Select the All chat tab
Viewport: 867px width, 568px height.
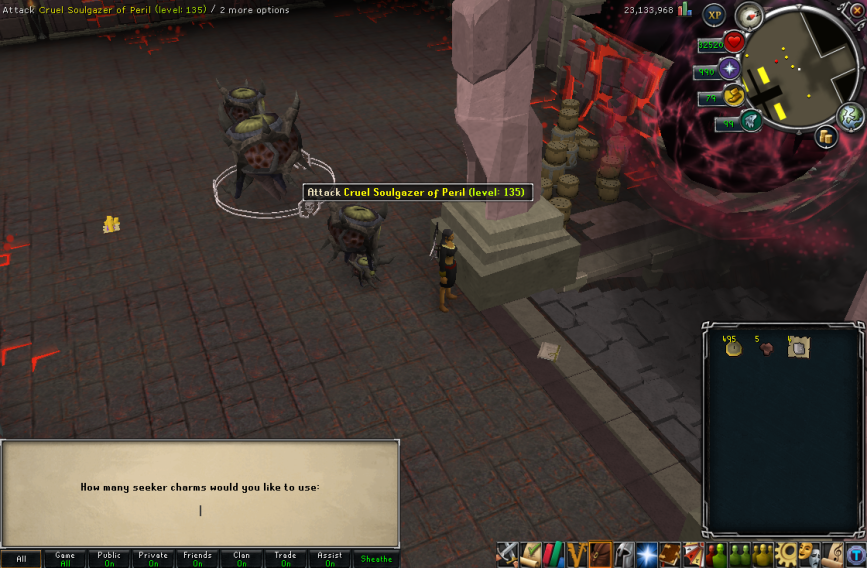click(21, 559)
